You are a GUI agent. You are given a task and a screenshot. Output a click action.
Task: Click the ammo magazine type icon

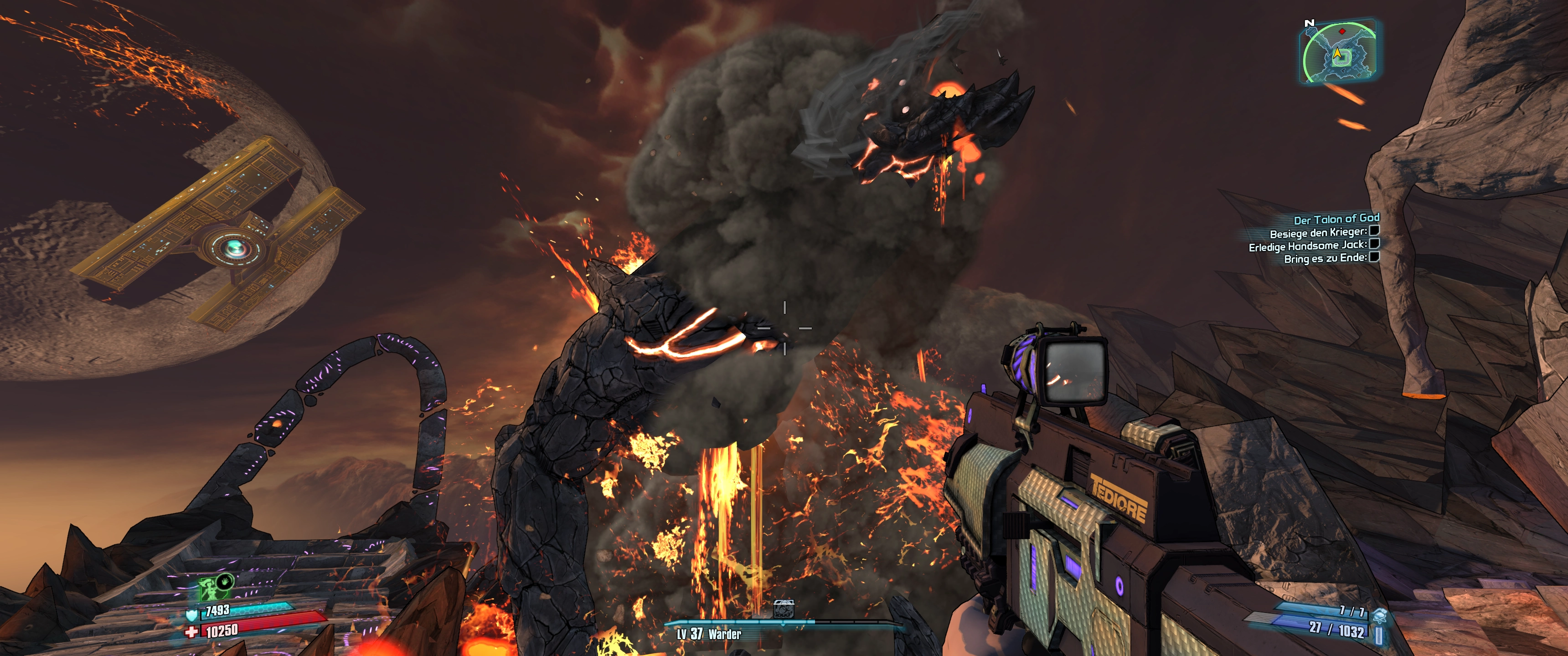pos(1379,634)
